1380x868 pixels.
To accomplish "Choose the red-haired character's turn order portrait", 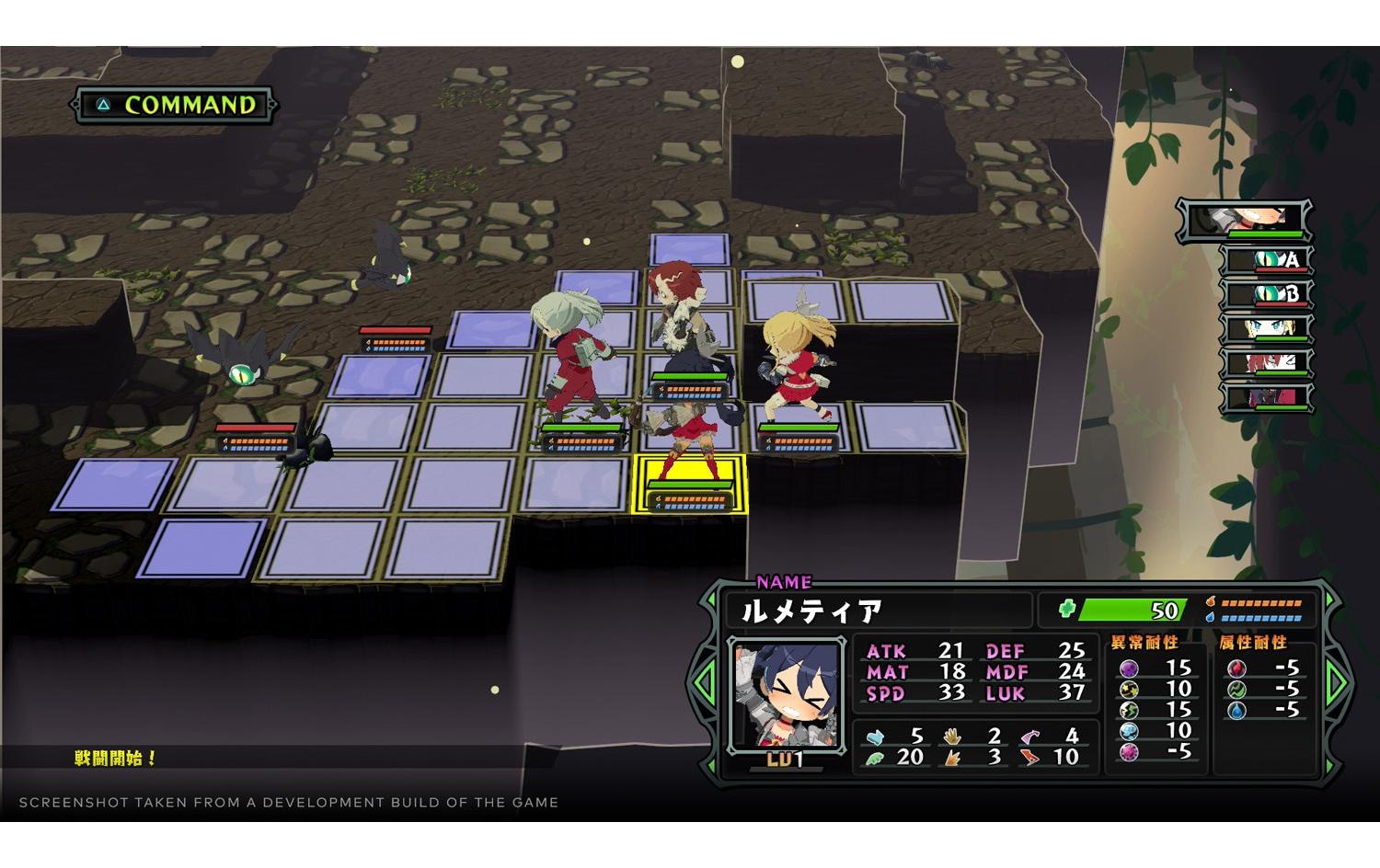I will (x=1268, y=363).
